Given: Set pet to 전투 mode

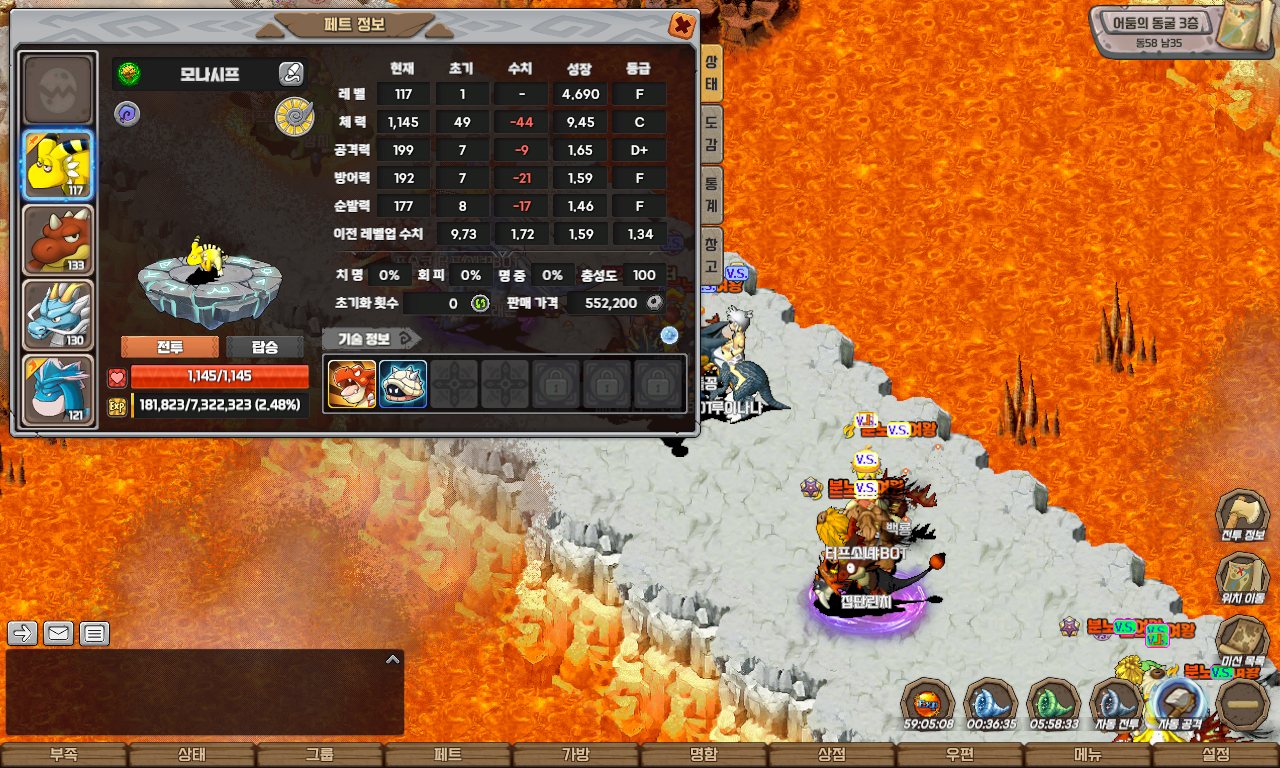Looking at the screenshot, I should point(170,347).
